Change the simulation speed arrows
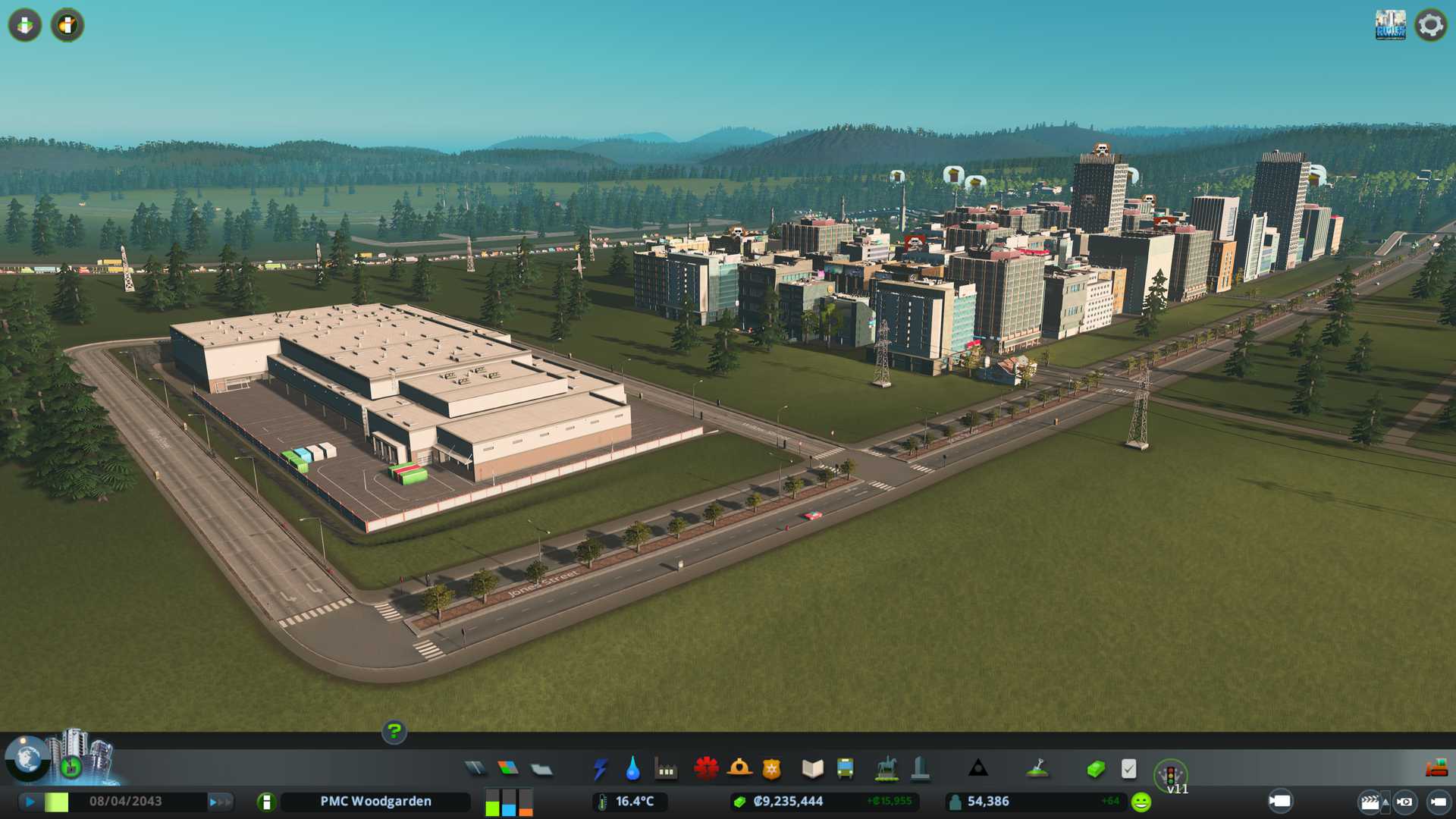The height and width of the screenshot is (819, 1456). point(220,802)
